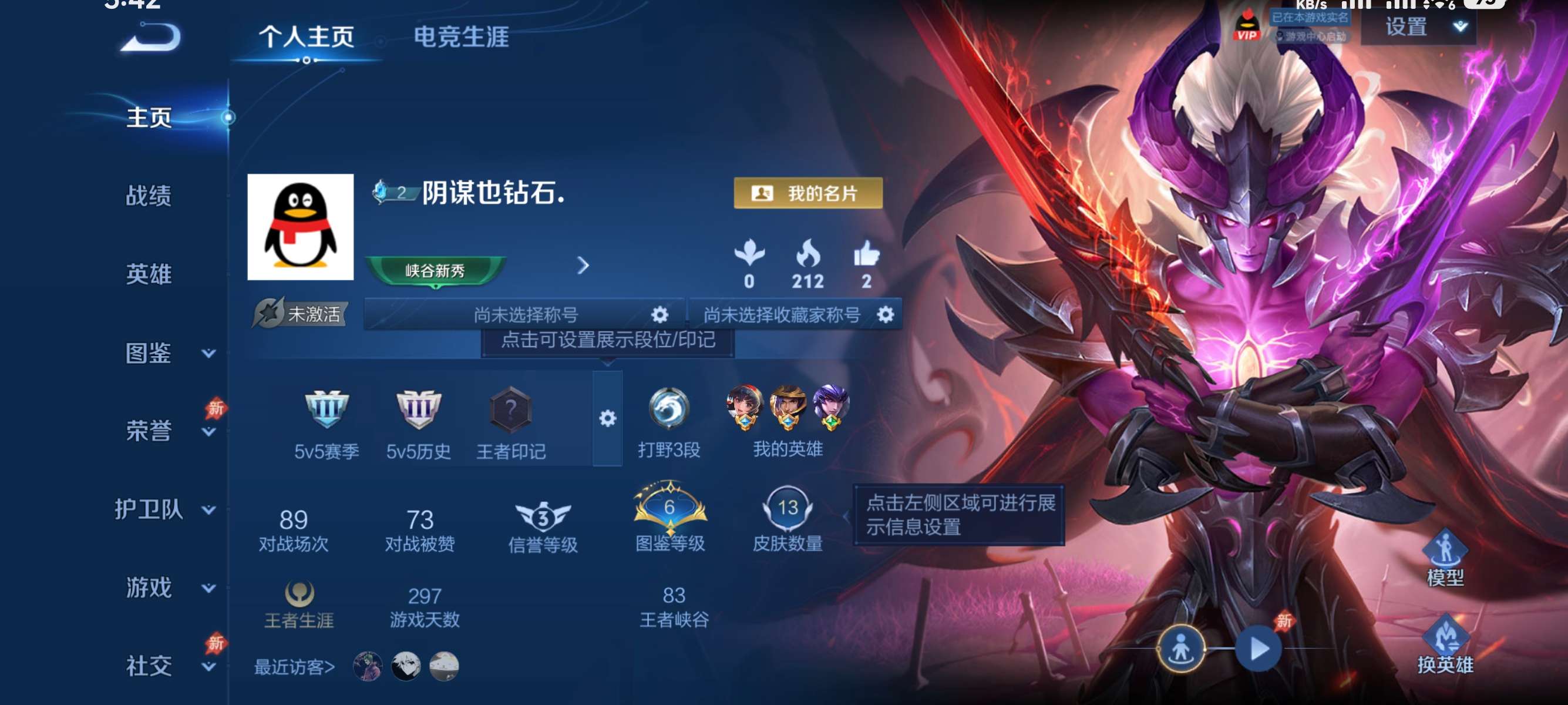1568x705 pixels.
Task: Select the 英雄 heroes section
Action: (x=149, y=274)
